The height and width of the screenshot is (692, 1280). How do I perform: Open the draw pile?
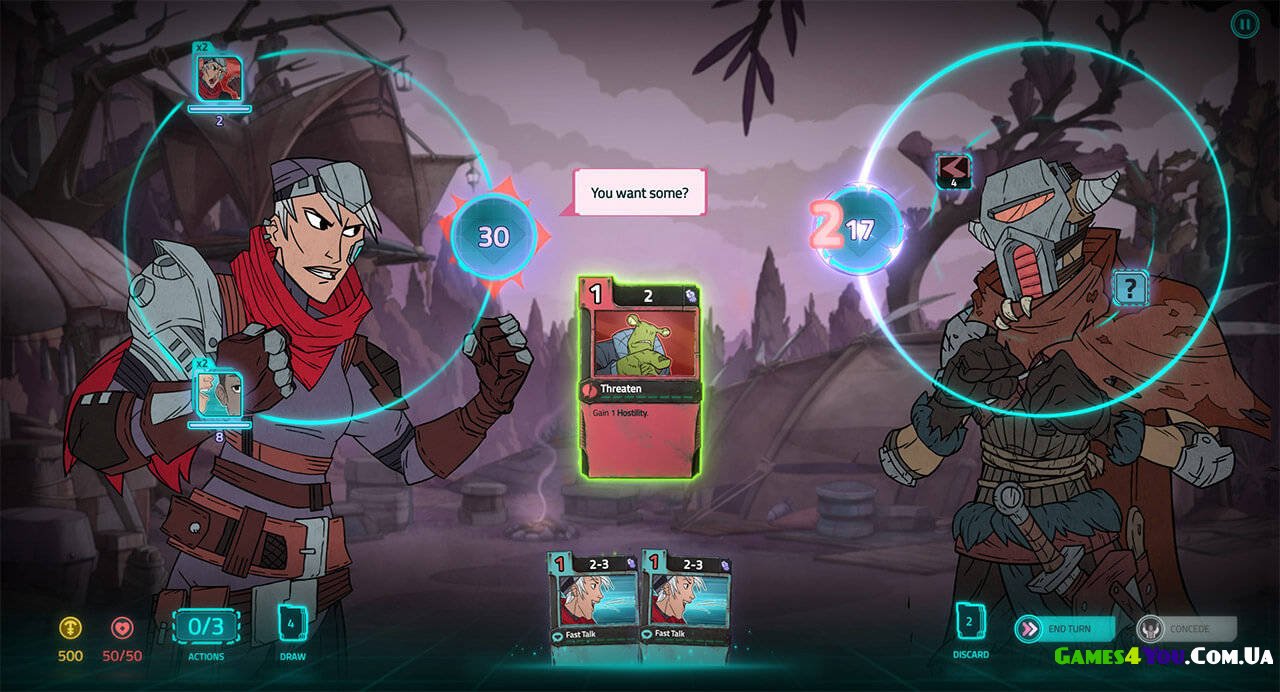point(292,623)
